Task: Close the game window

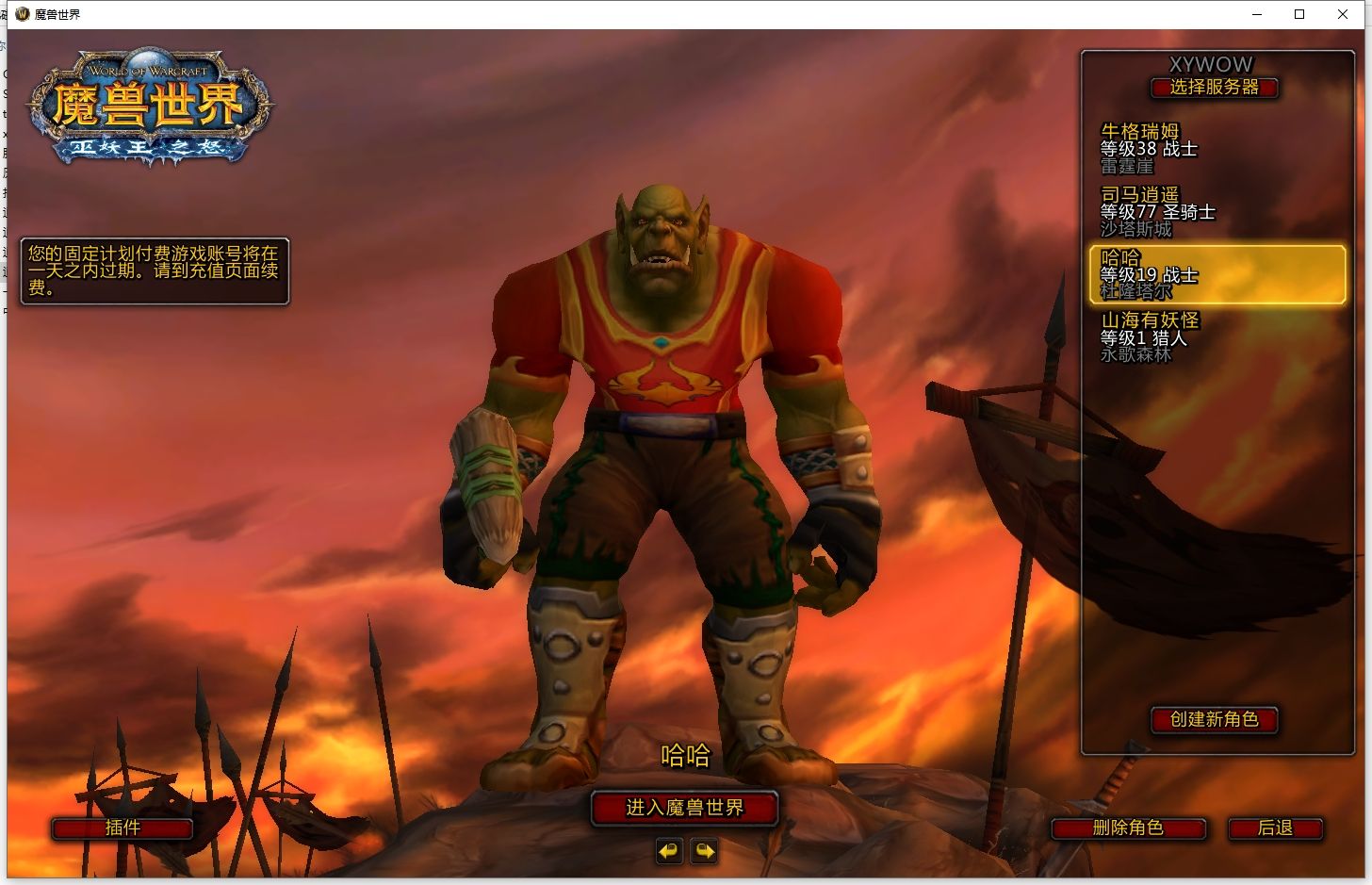Action: (1343, 14)
